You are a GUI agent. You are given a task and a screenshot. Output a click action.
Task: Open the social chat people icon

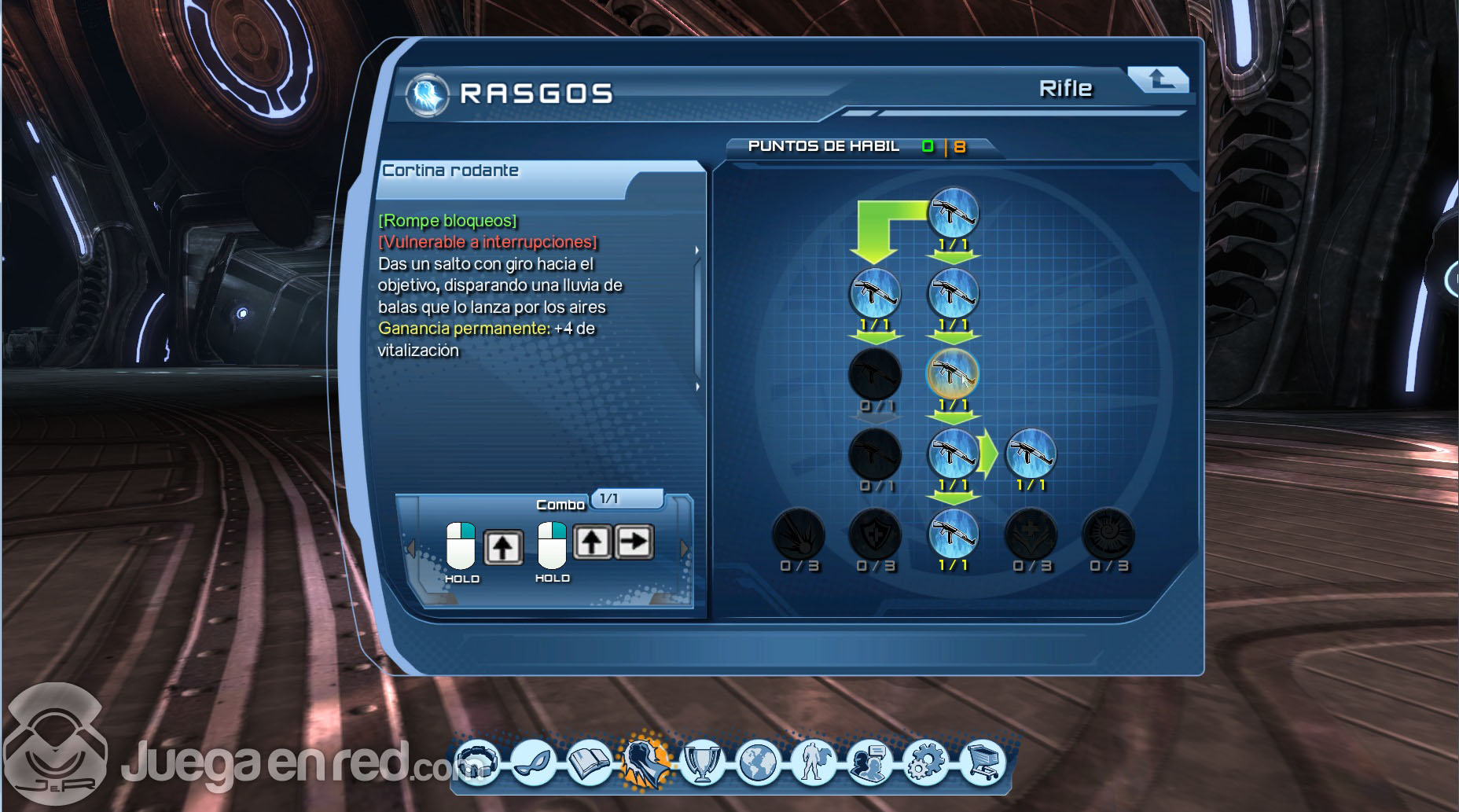pos(869,762)
